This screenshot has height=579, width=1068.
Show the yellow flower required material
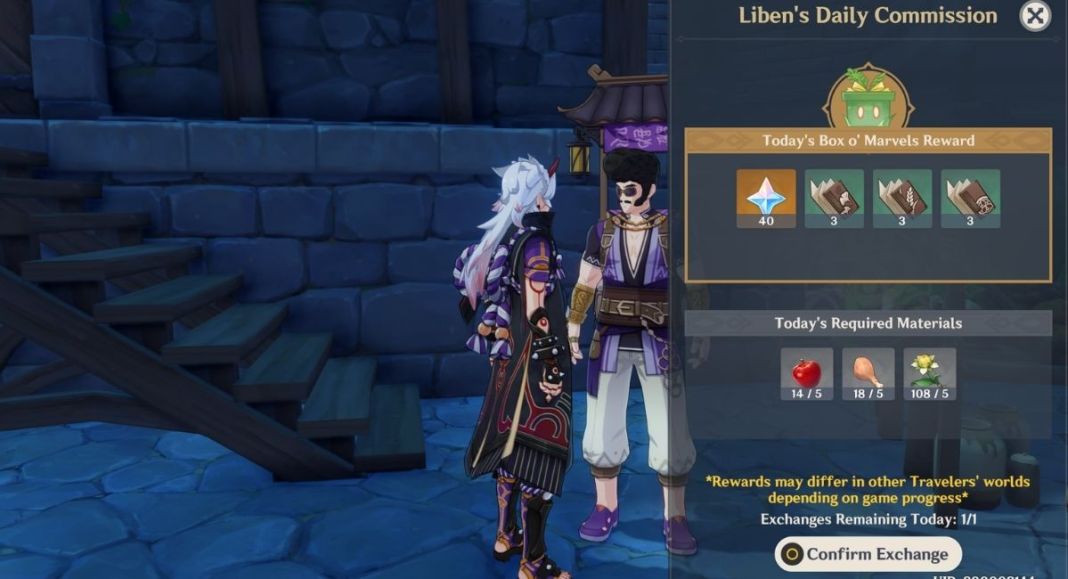click(x=929, y=374)
